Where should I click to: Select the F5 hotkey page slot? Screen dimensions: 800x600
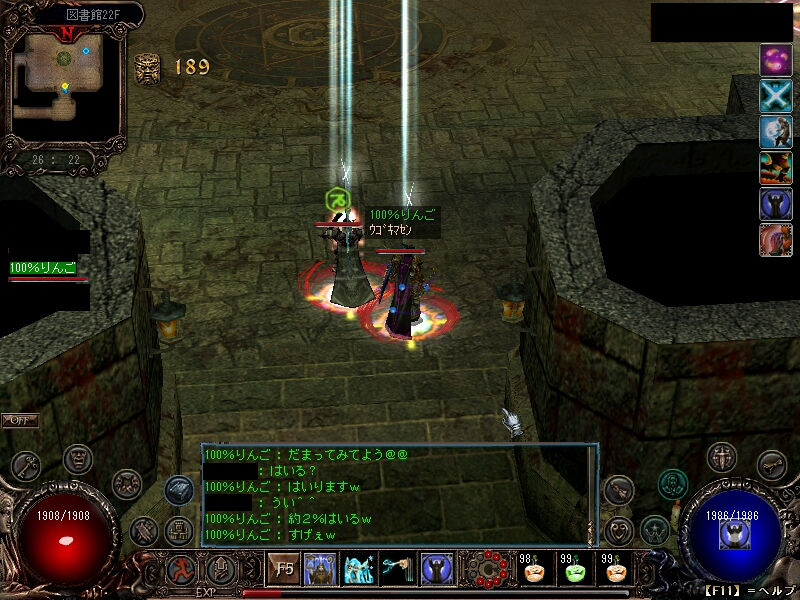[284, 570]
